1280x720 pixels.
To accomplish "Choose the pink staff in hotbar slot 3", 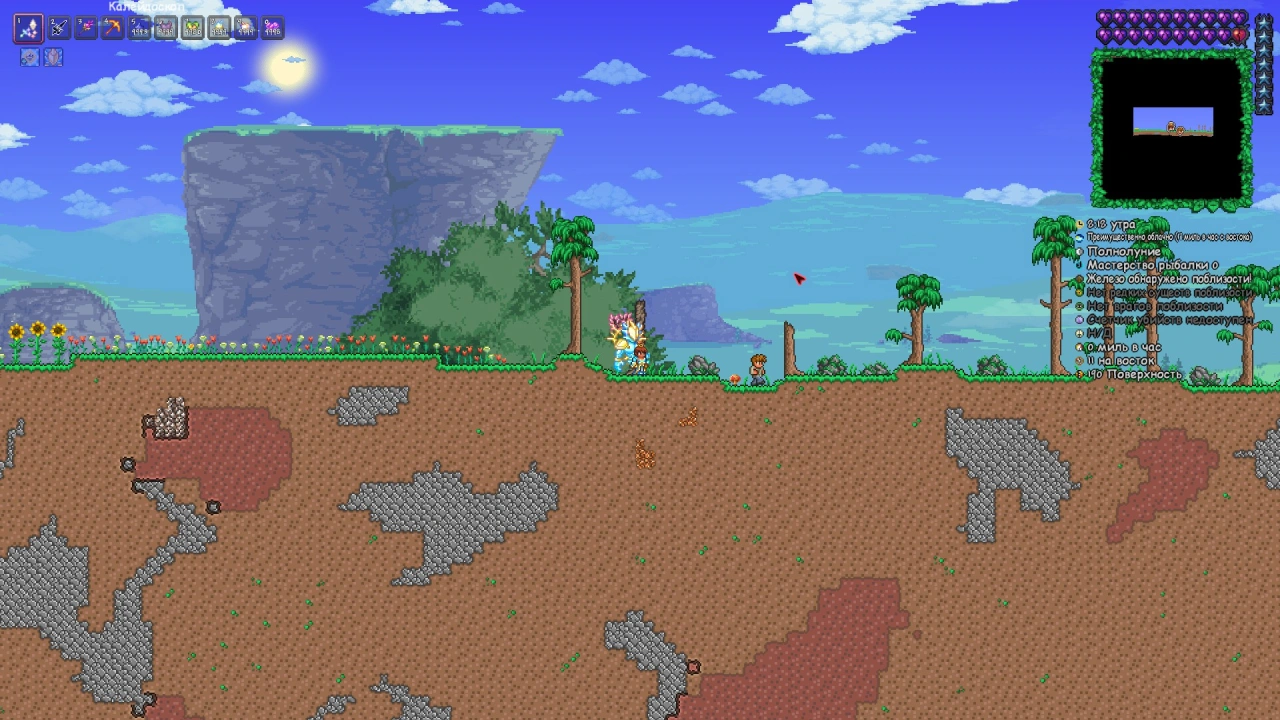I will pos(86,28).
